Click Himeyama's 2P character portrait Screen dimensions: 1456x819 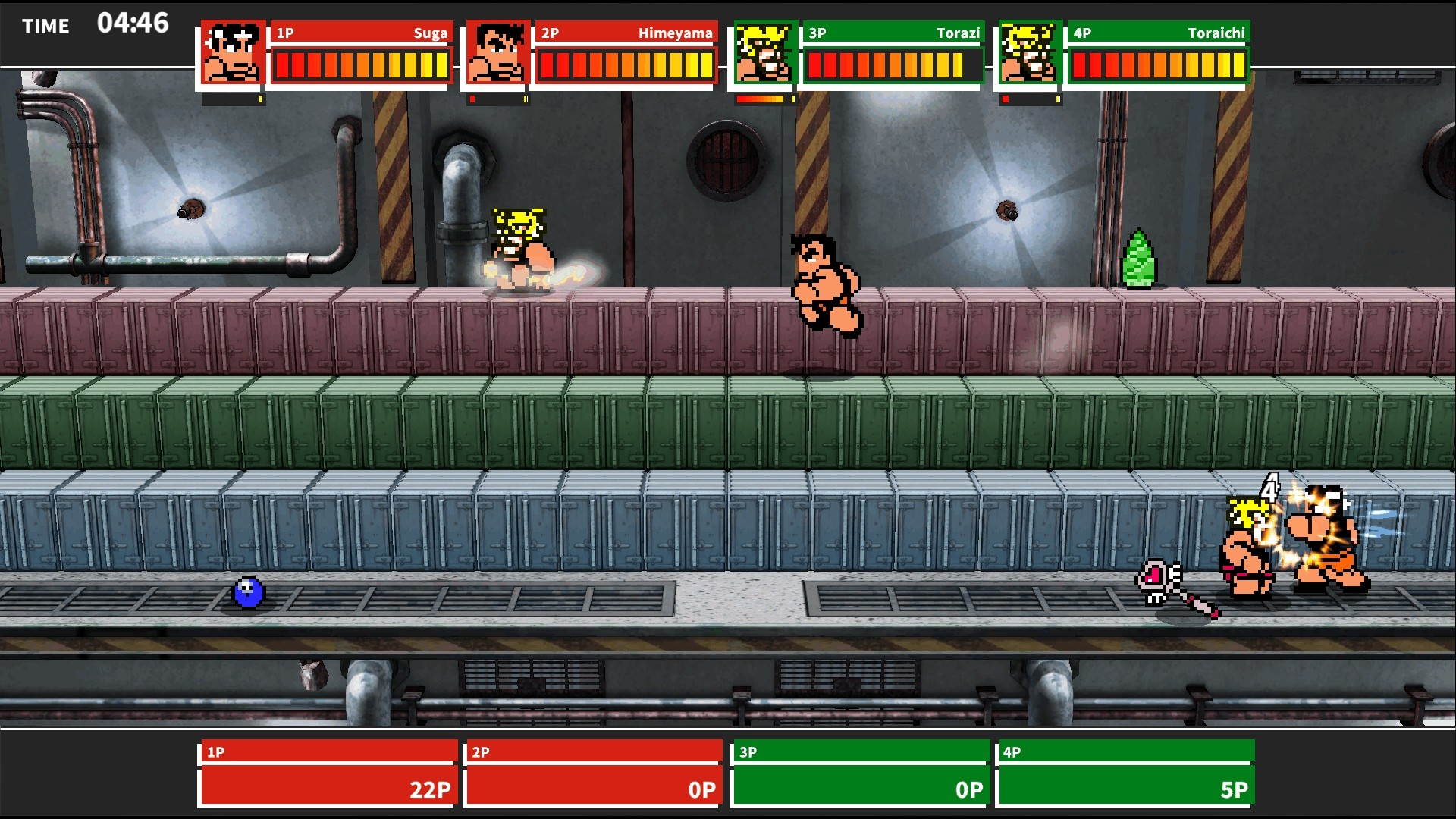pyautogui.click(x=497, y=53)
